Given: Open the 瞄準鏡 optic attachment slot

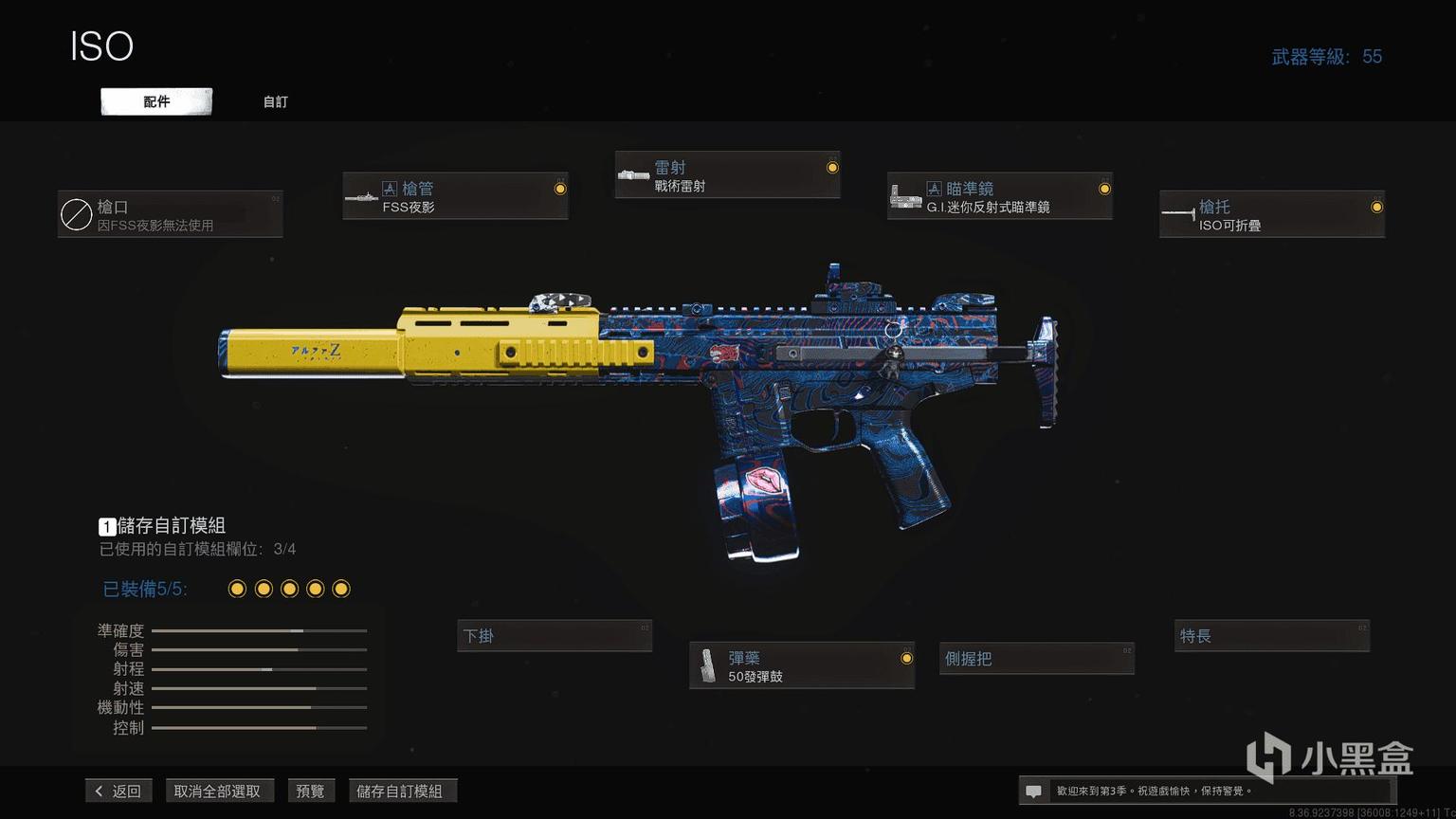Looking at the screenshot, I should (x=999, y=196).
